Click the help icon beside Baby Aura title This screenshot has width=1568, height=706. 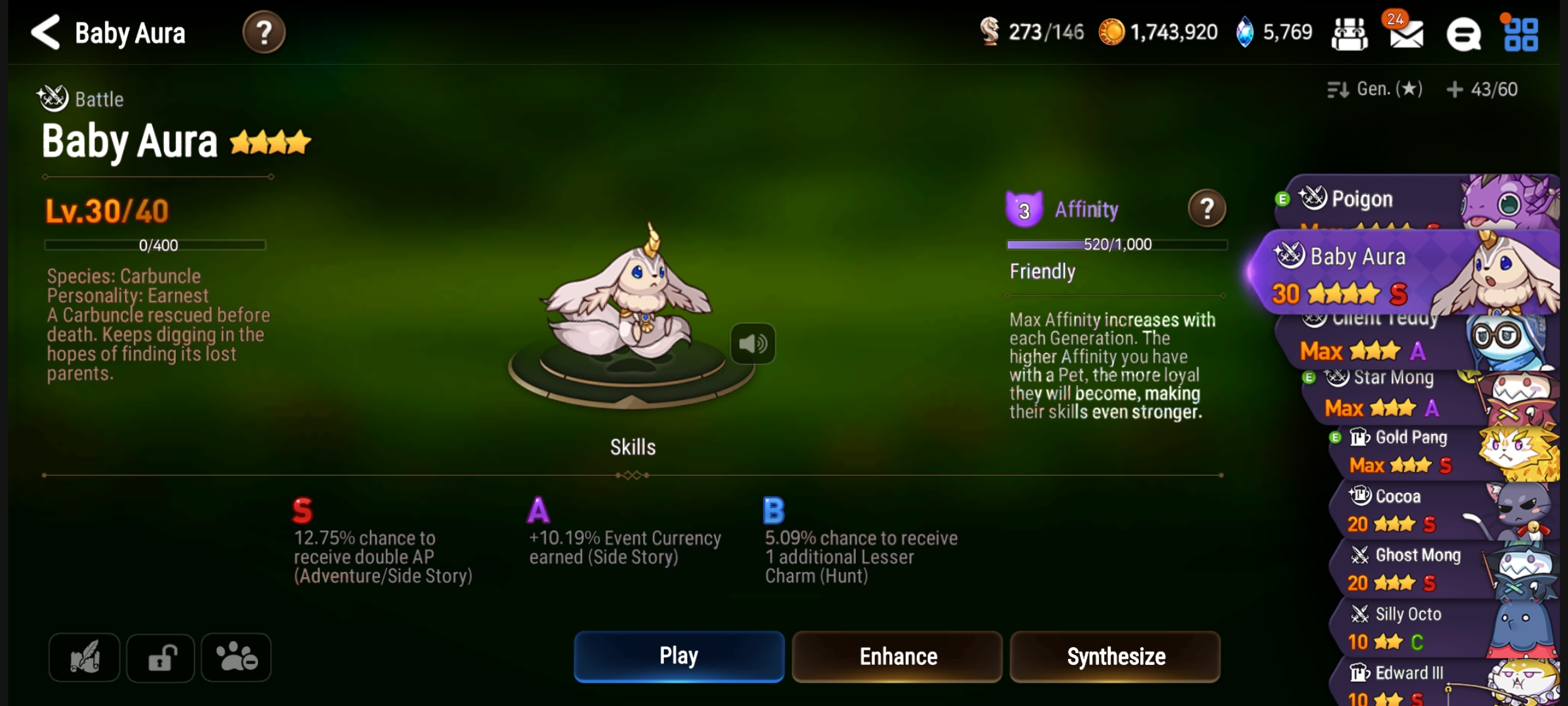coord(263,33)
